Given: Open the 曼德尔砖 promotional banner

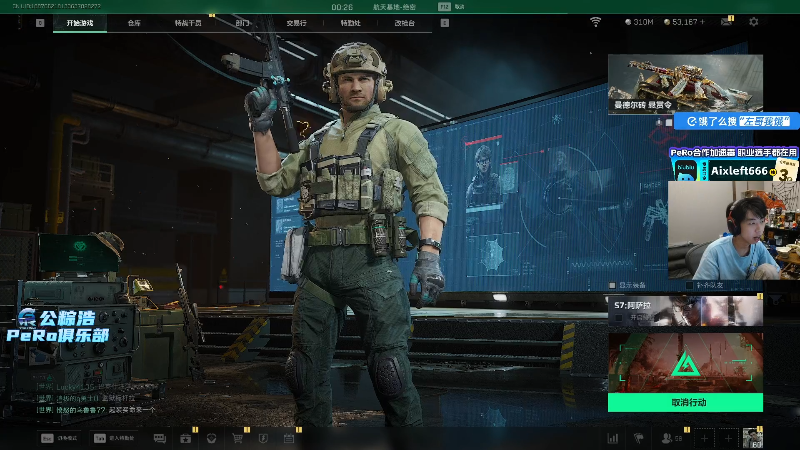Looking at the screenshot, I should 685,83.
